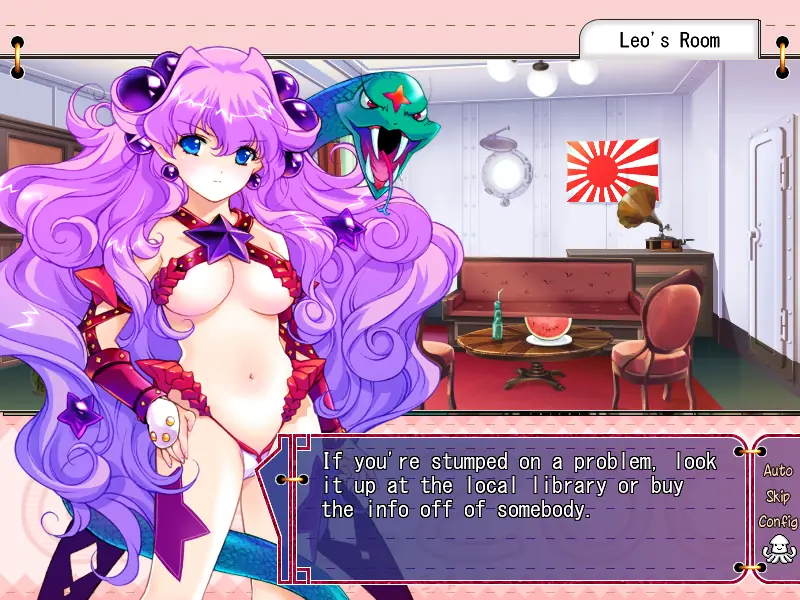This screenshot has height=600, width=800.
Task: Click the white squid icon
Action: click(x=776, y=549)
